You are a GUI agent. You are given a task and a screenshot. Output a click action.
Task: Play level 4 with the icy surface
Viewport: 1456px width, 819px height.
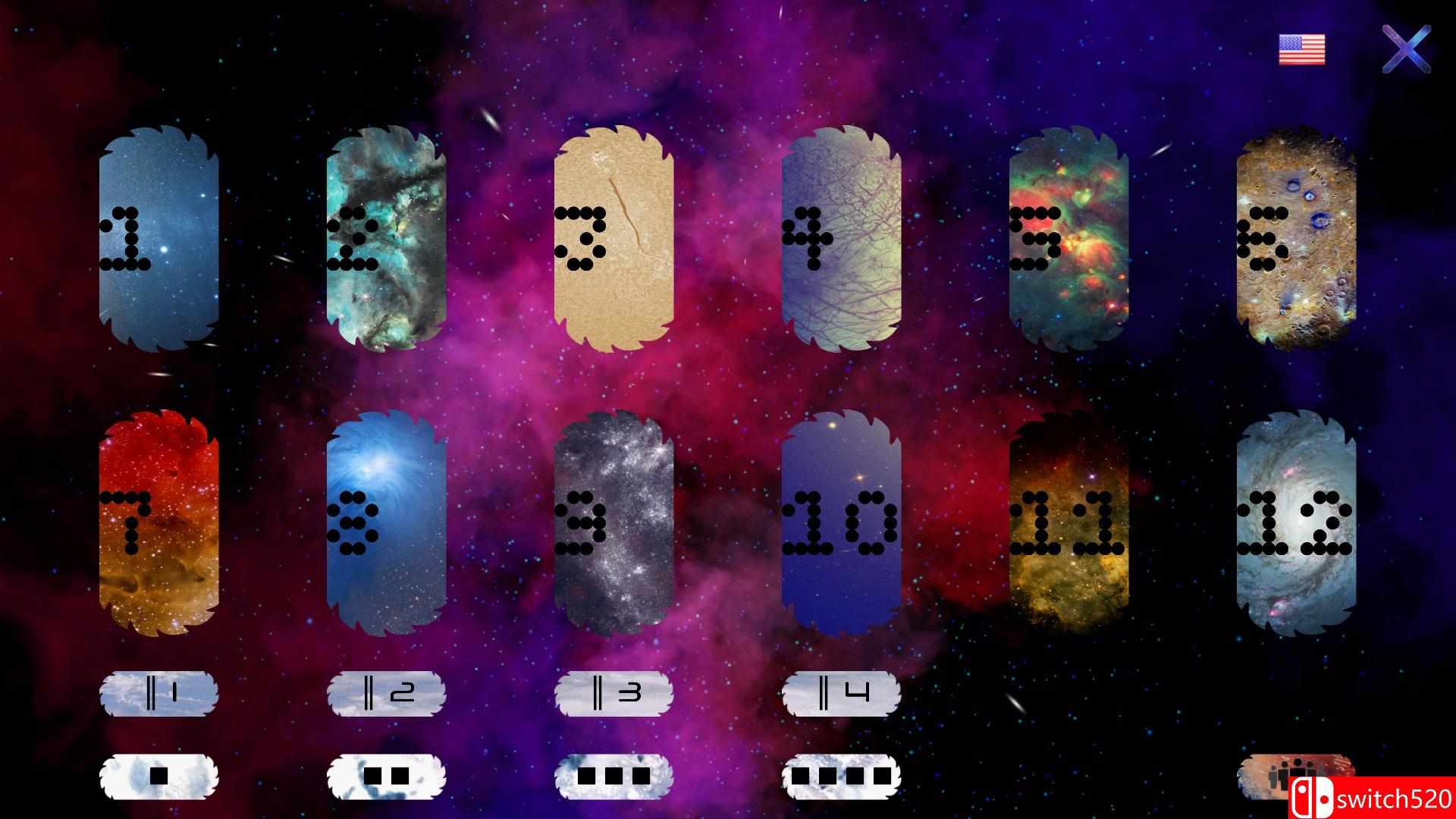pyautogui.click(x=842, y=239)
